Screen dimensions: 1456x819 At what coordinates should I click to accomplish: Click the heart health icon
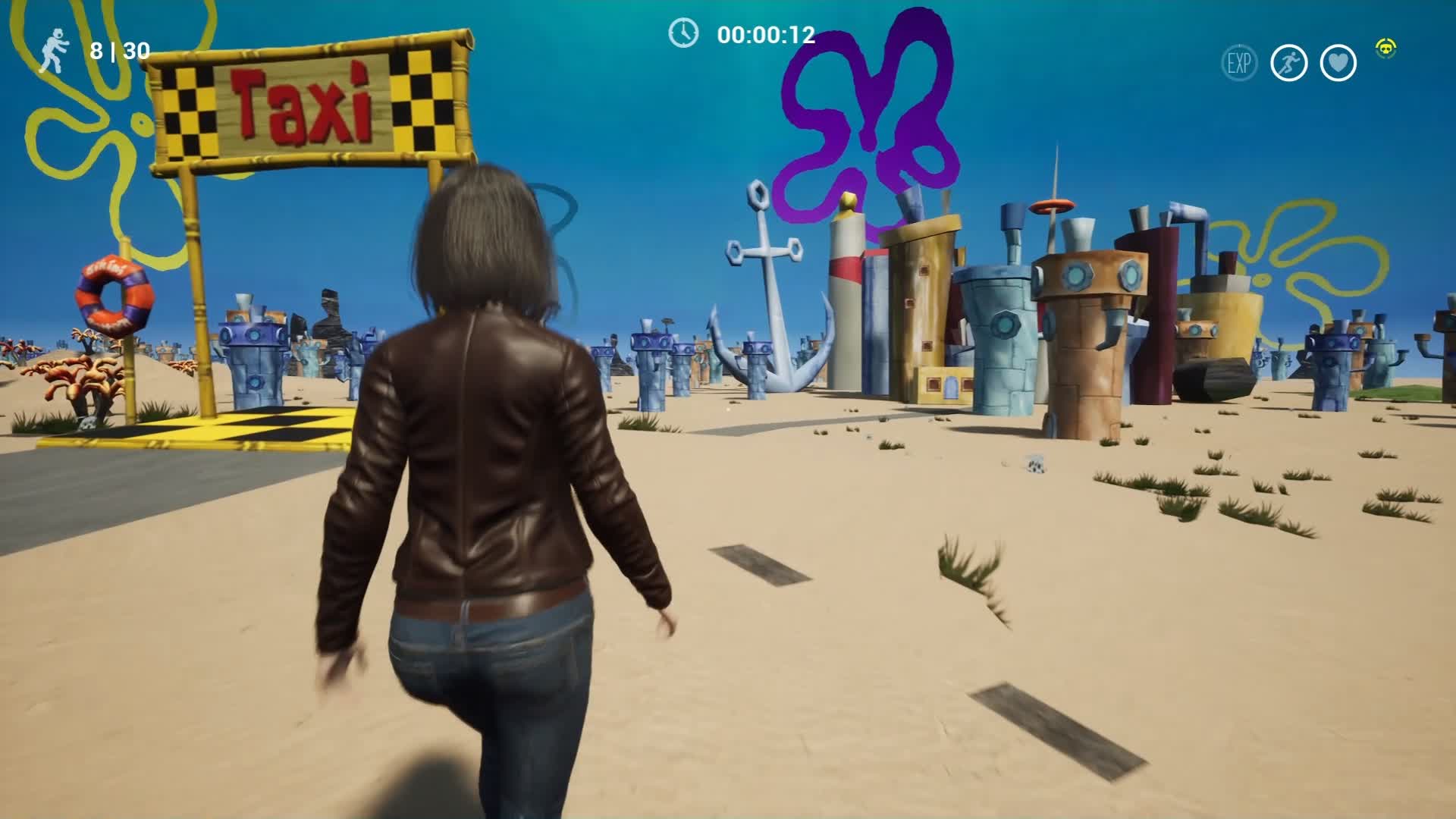pyautogui.click(x=1338, y=63)
